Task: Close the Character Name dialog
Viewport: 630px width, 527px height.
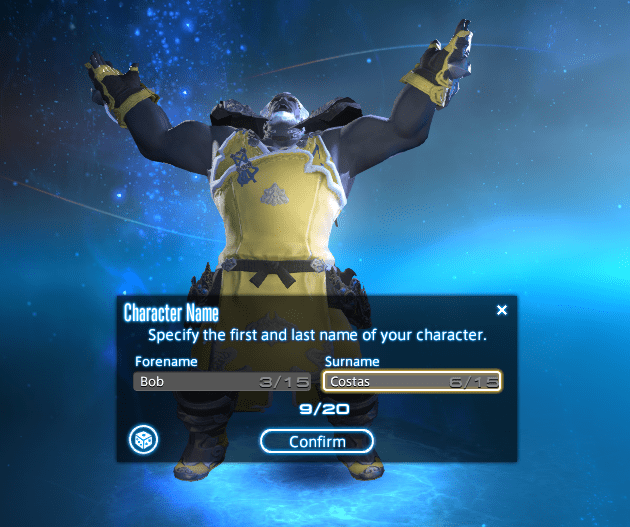Action: click(501, 311)
